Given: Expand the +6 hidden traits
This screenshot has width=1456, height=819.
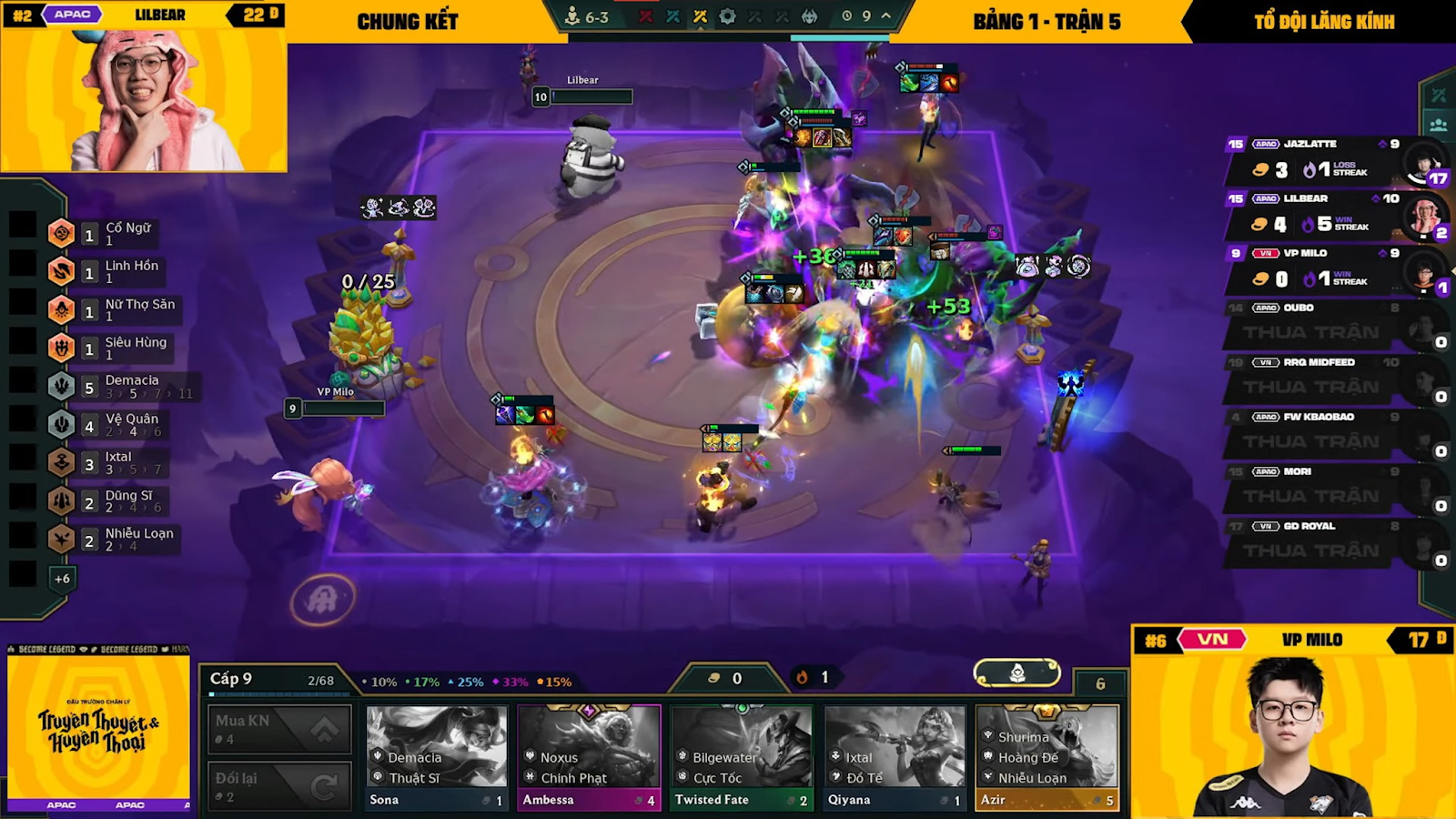Looking at the screenshot, I should pos(62,579).
